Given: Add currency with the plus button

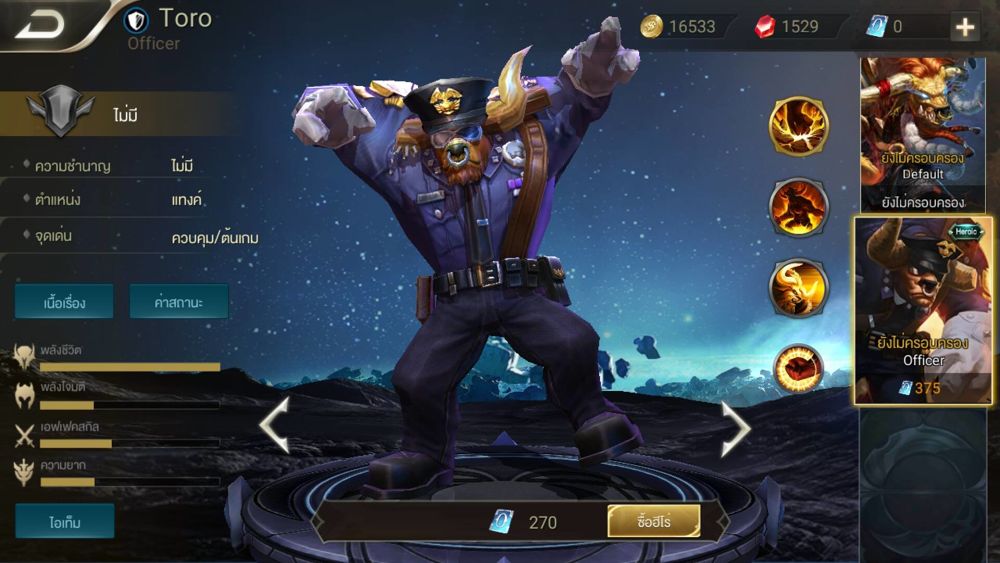Looking at the screenshot, I should [x=965, y=27].
